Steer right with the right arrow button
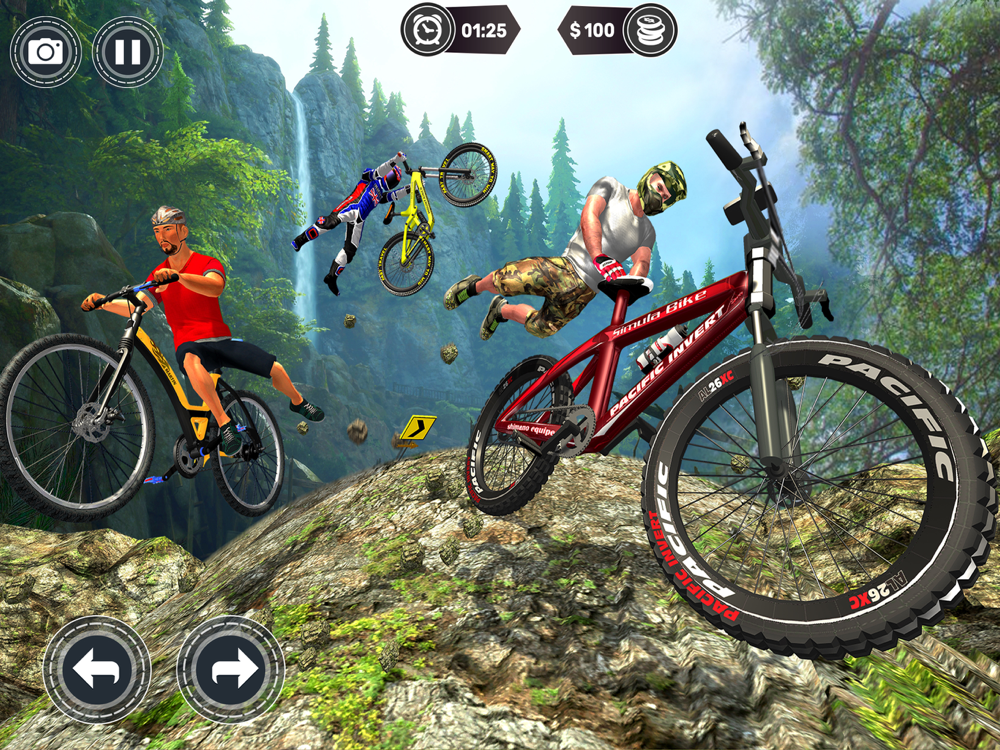 tap(231, 669)
